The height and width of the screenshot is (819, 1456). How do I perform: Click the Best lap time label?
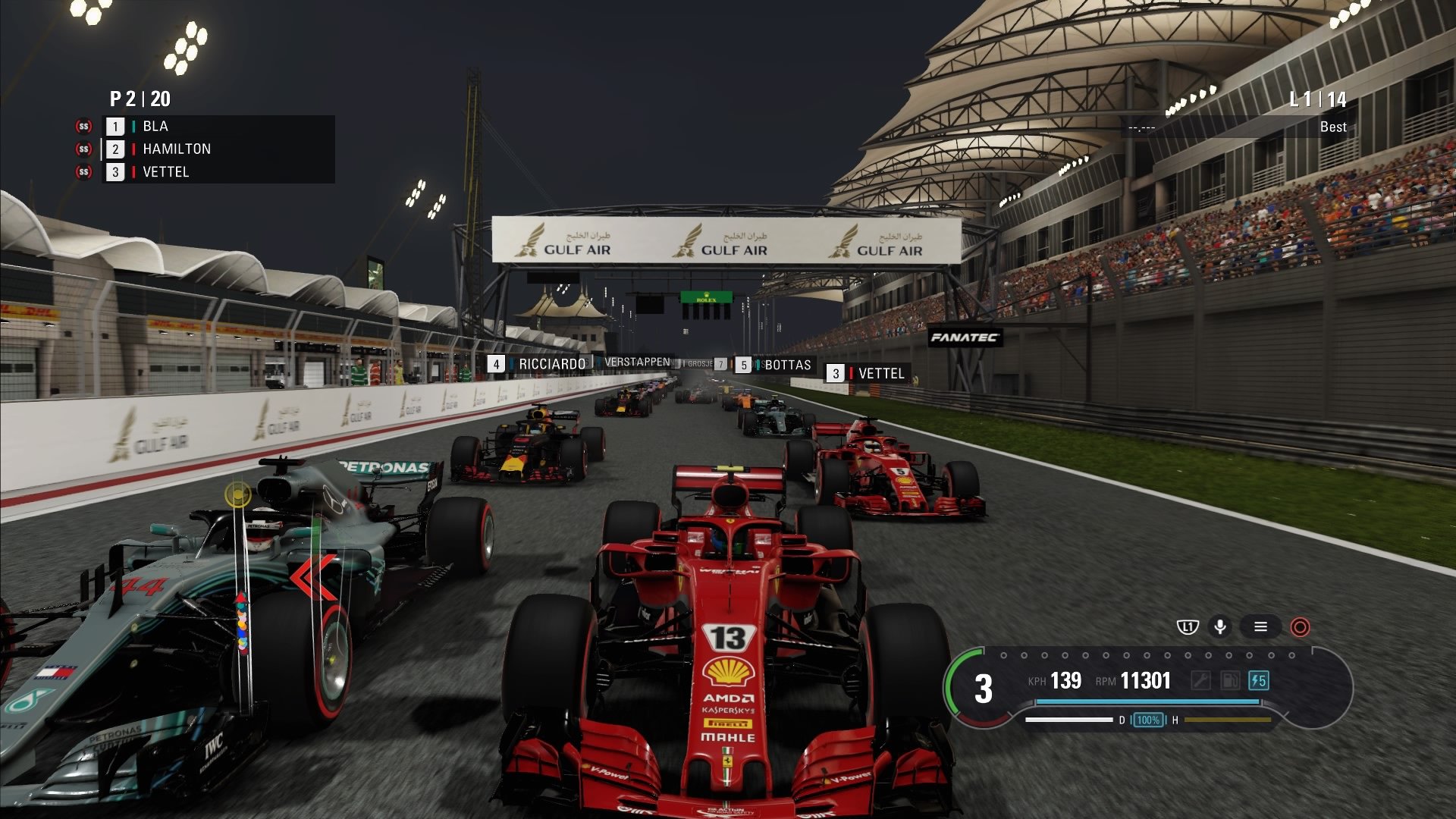(x=1332, y=127)
